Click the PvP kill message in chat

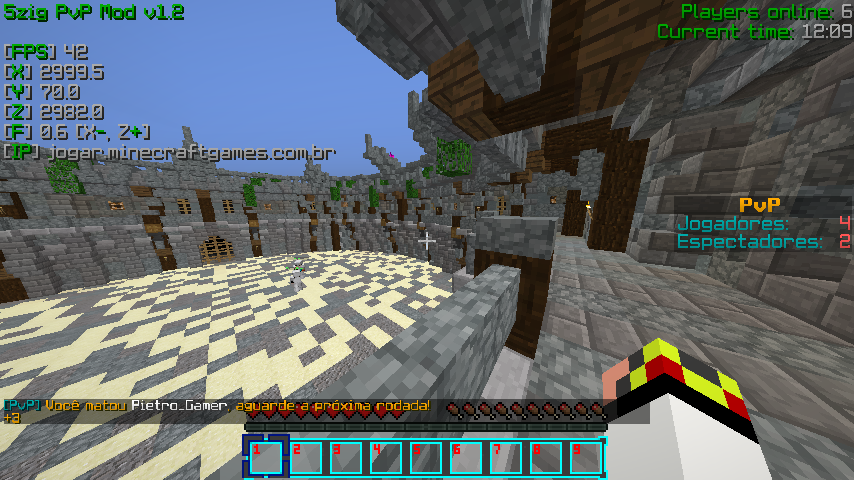coord(216,405)
